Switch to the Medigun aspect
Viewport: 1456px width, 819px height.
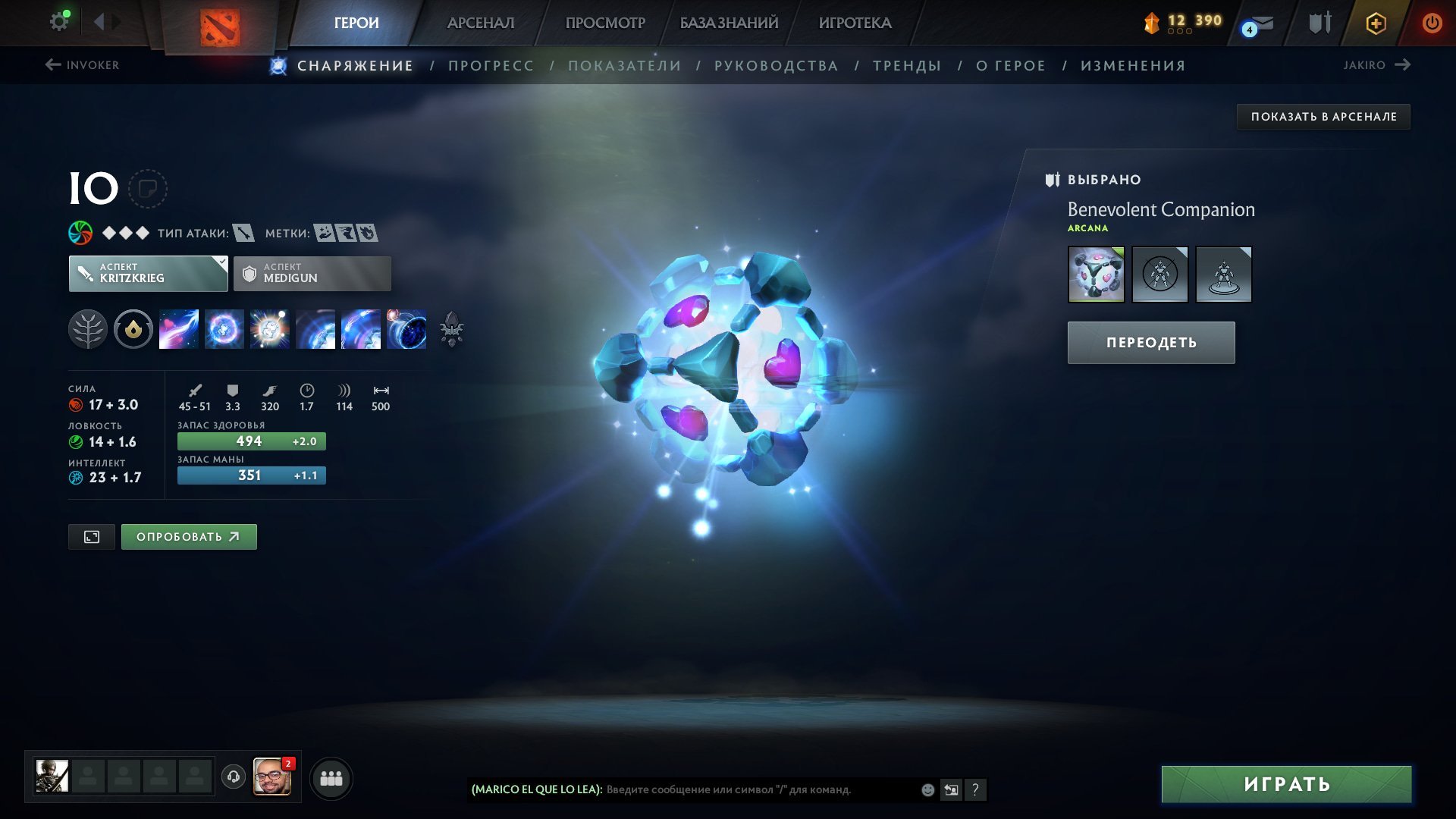click(x=312, y=273)
